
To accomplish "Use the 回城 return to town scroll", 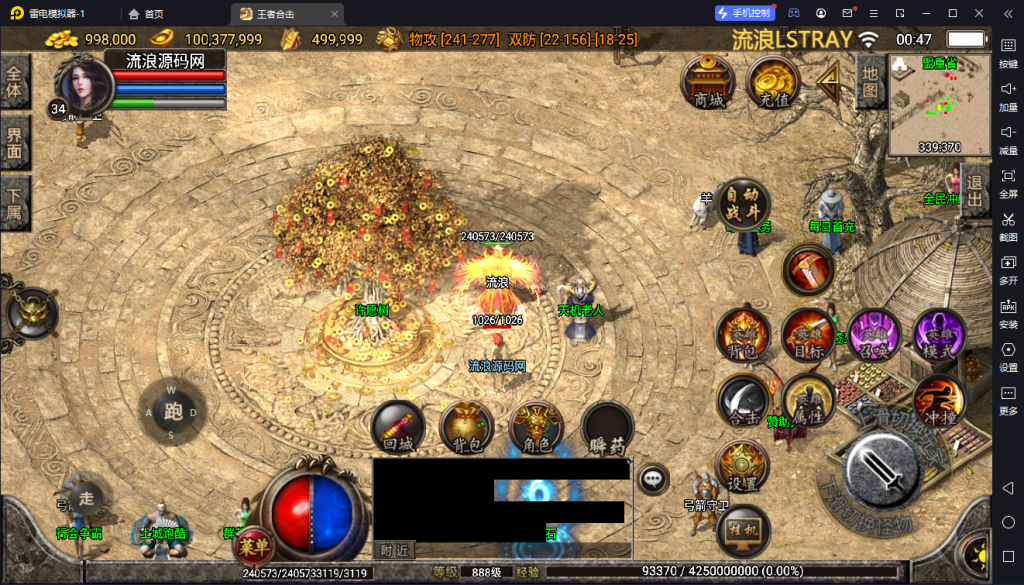I will [x=398, y=427].
